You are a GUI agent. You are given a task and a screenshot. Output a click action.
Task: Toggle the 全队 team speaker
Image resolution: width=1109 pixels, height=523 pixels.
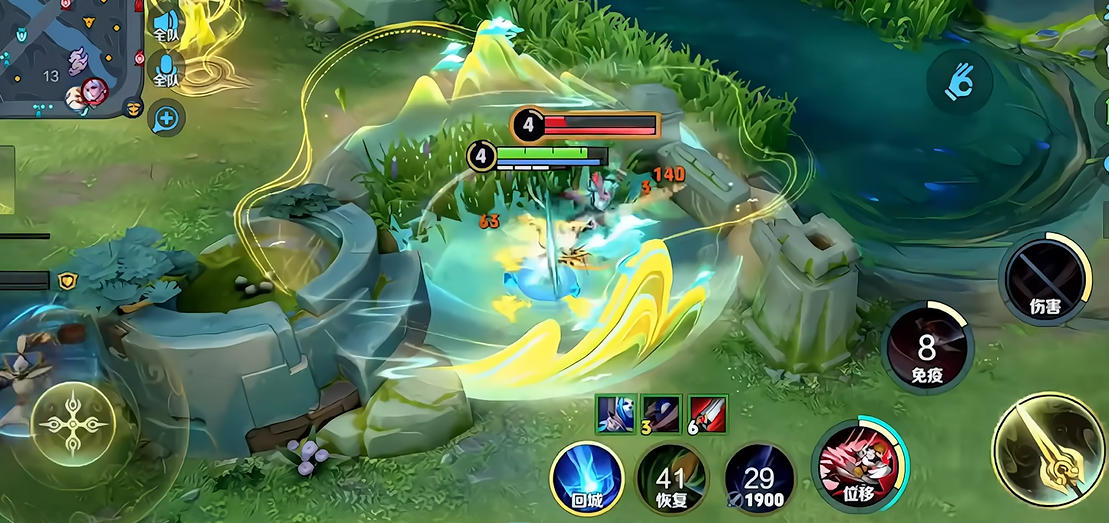click(166, 24)
